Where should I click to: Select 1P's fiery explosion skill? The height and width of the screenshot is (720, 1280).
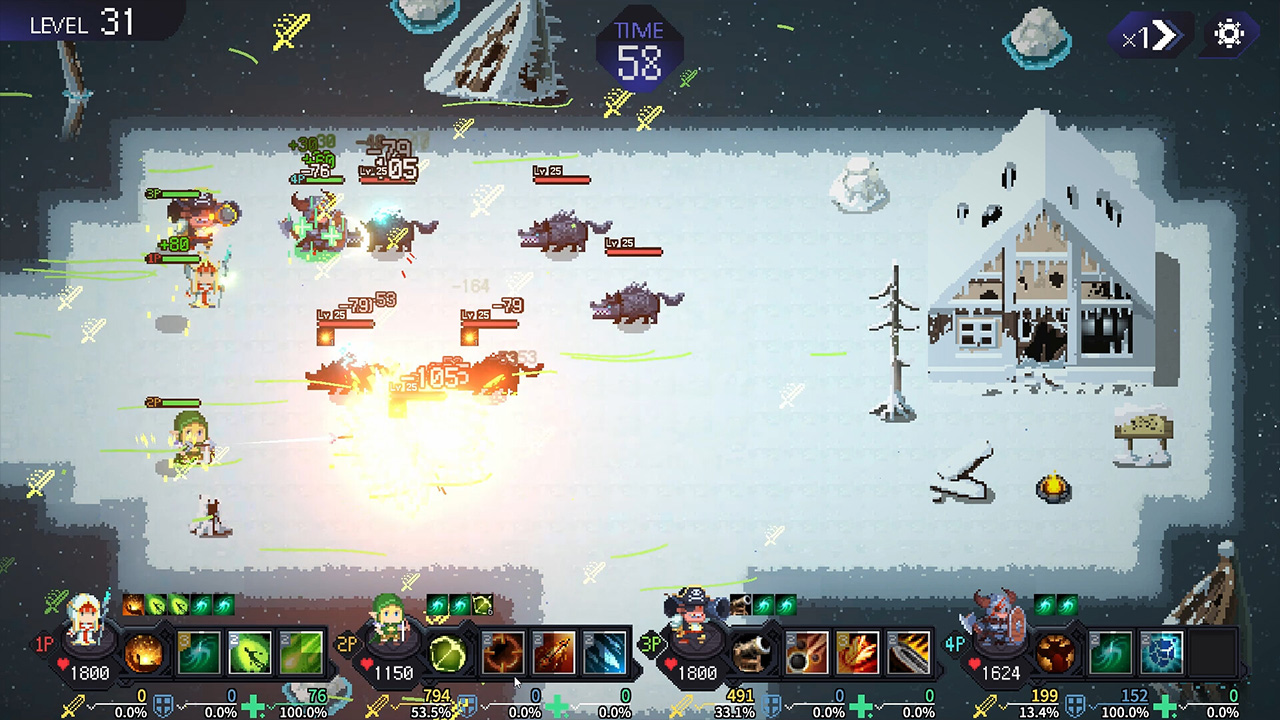tap(142, 652)
